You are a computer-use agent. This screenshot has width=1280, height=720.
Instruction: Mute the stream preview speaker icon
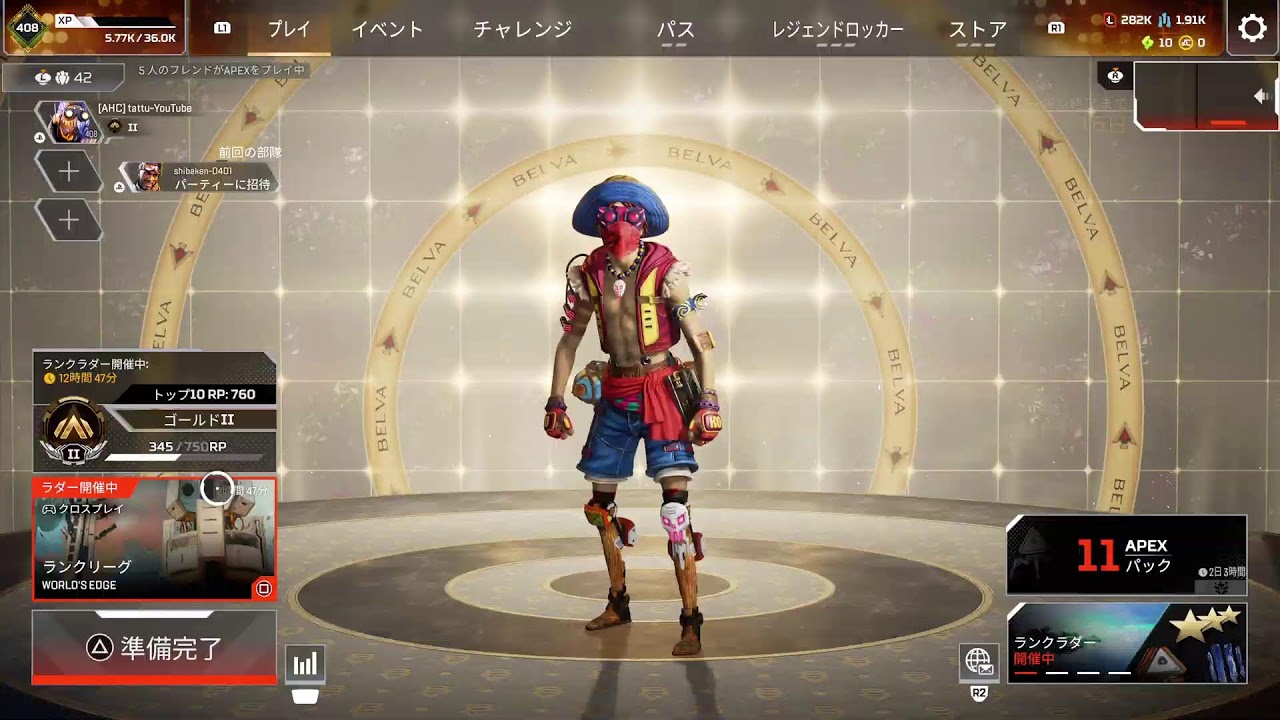point(1261,96)
